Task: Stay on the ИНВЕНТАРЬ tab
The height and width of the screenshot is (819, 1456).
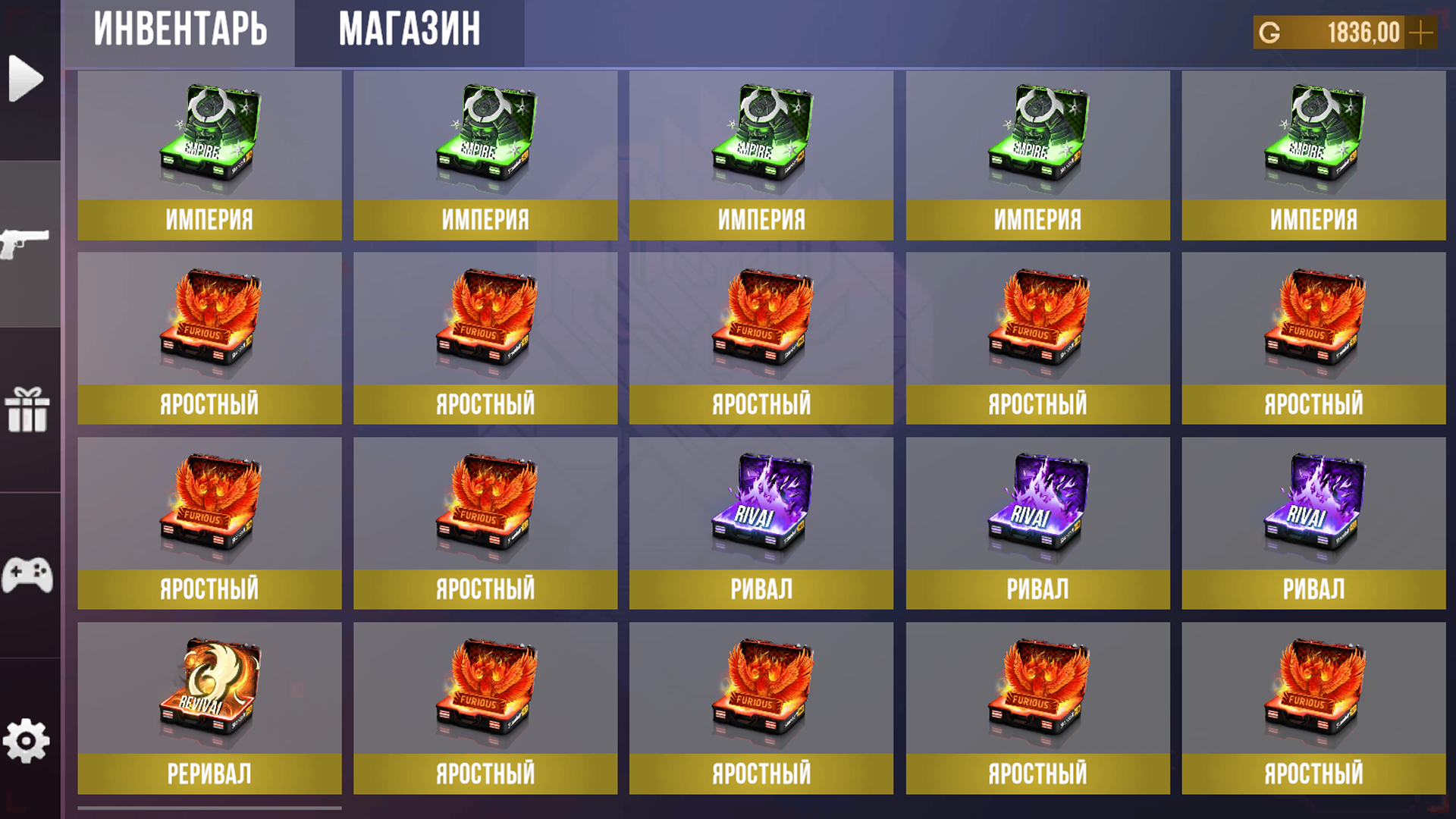Action: (x=180, y=30)
